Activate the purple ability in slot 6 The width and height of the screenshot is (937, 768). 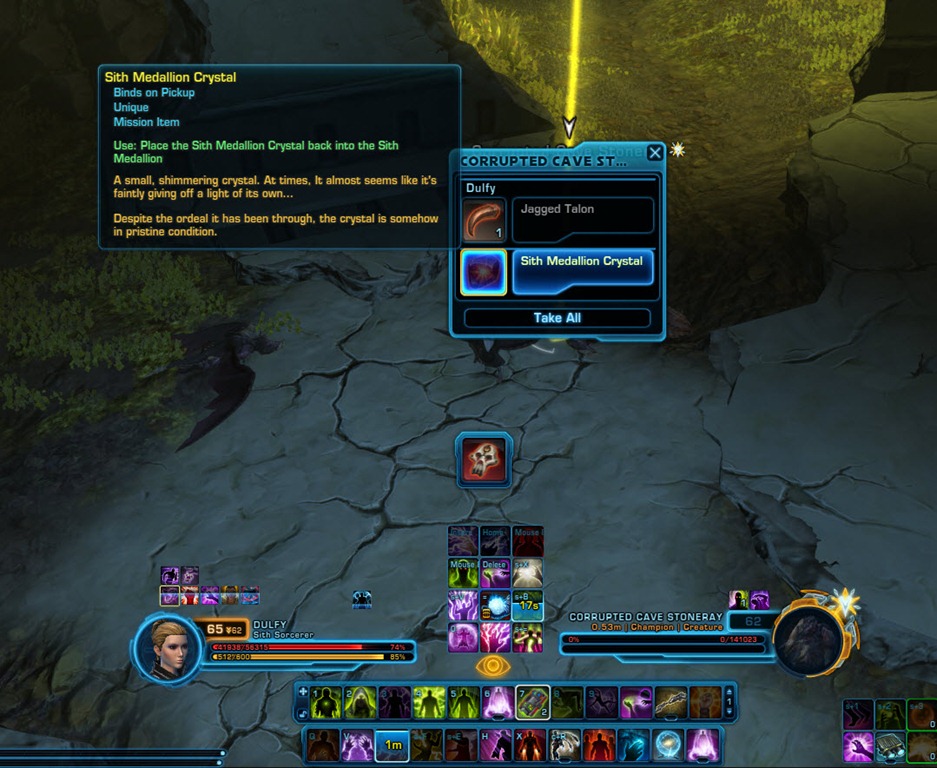tap(497, 703)
